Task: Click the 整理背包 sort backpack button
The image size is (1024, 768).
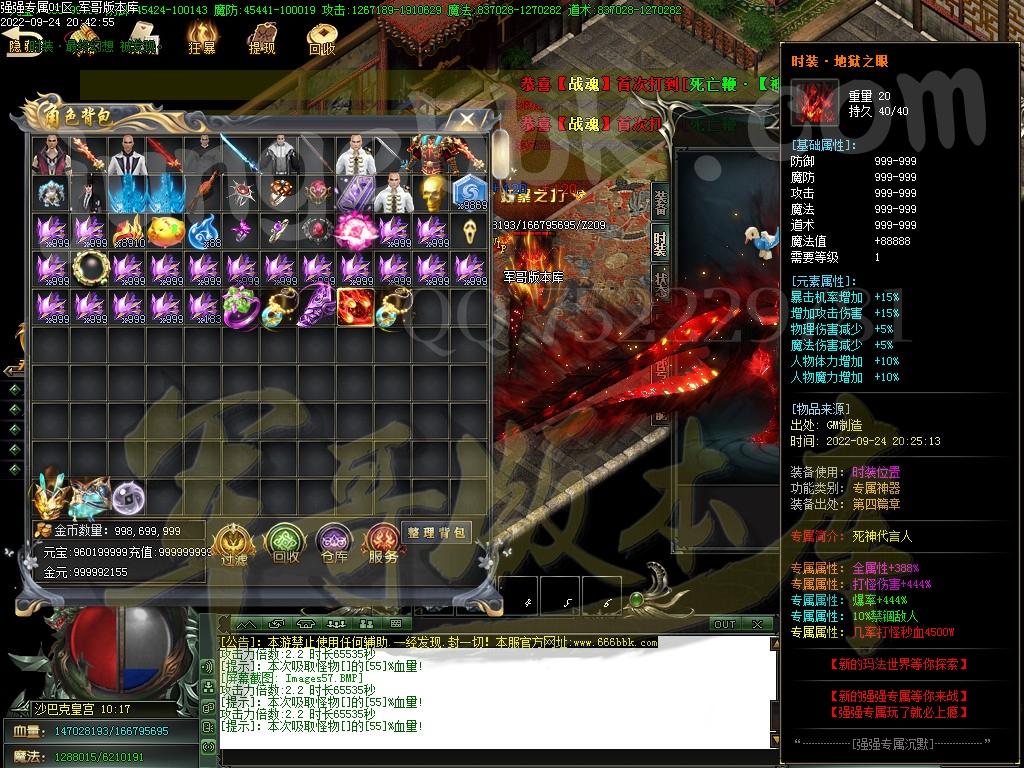Action: point(436,532)
